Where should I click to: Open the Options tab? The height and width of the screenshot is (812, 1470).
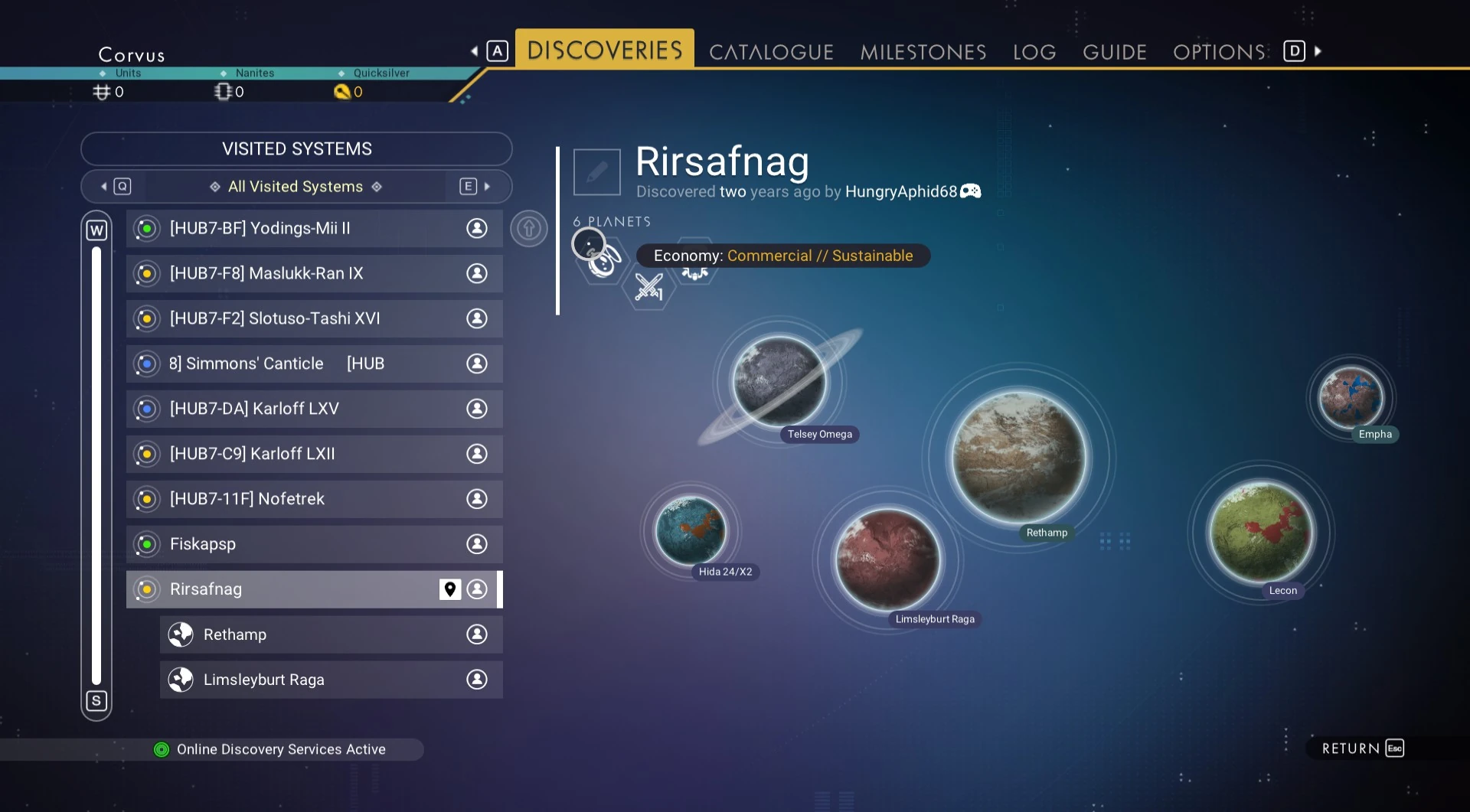tap(1219, 52)
